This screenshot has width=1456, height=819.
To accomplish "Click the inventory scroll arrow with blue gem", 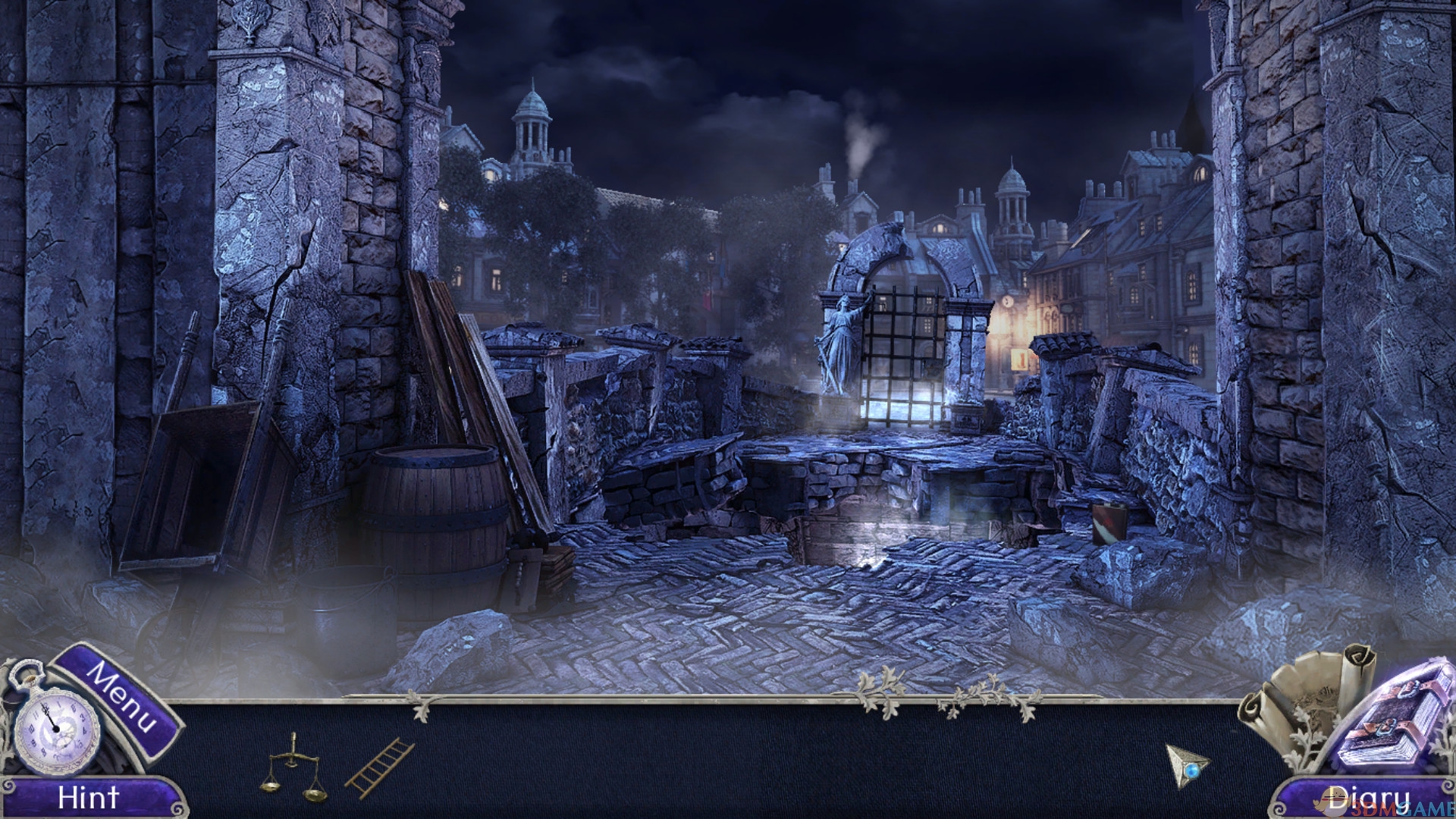I will (x=1186, y=766).
